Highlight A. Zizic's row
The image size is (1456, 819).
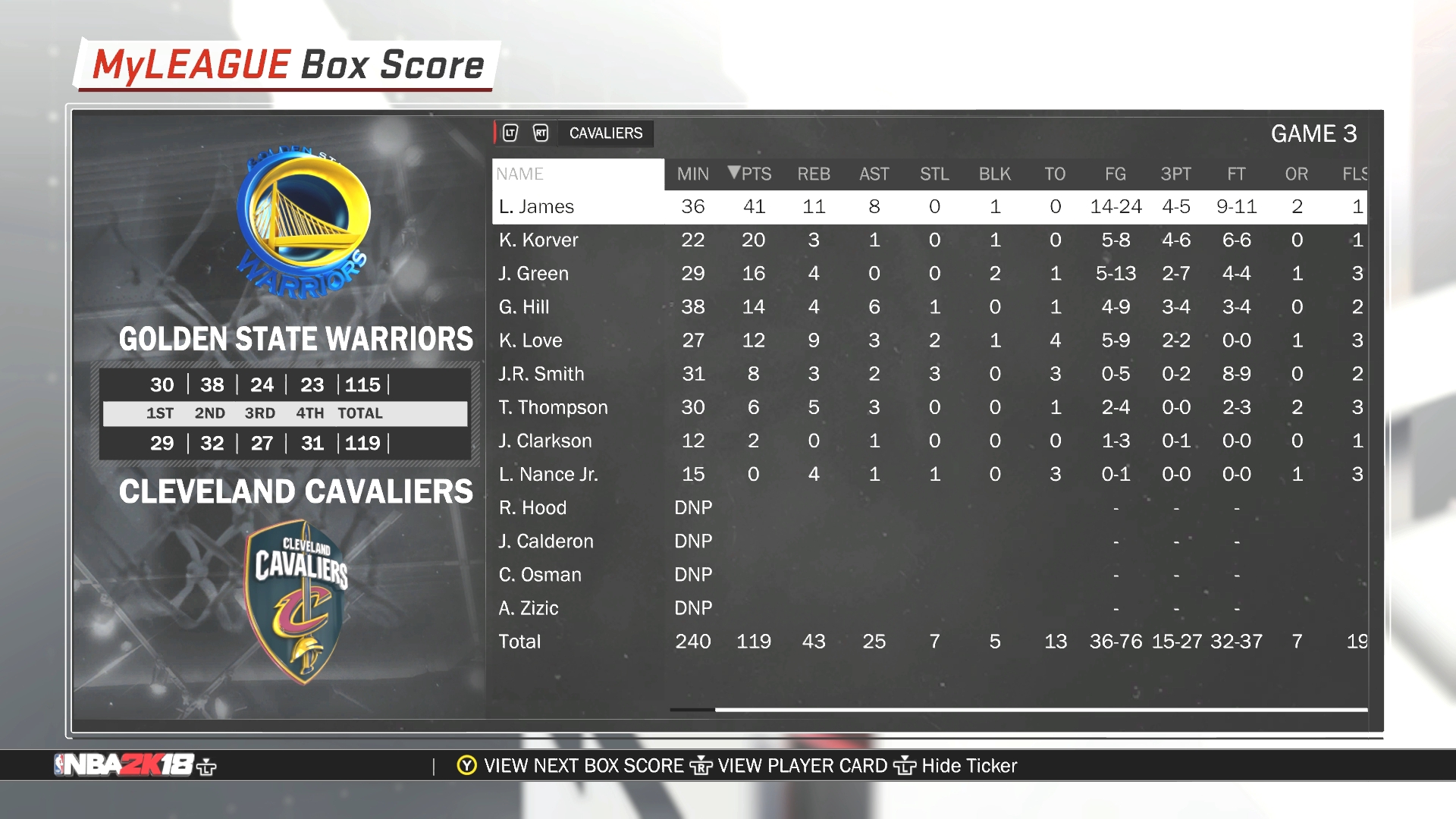pos(529,608)
